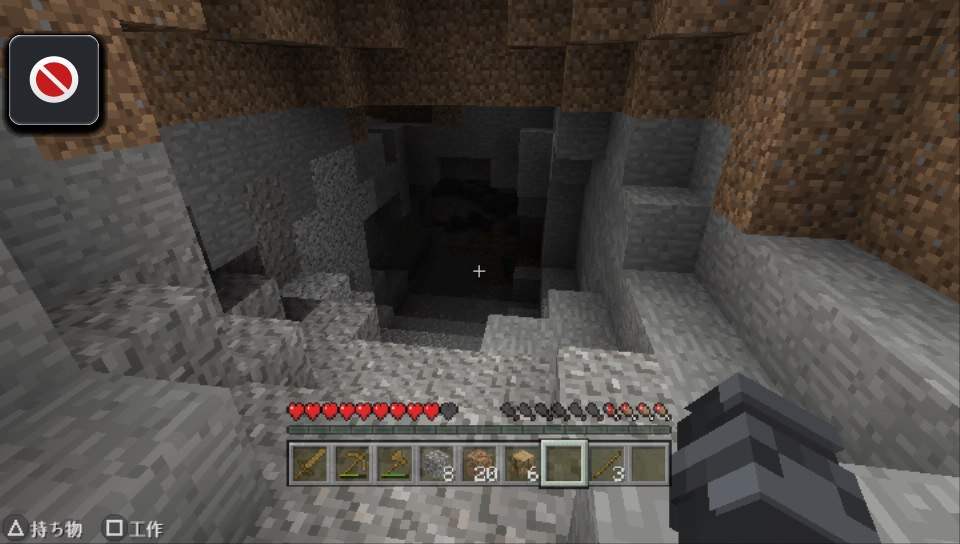Viewport: 960px width, 544px height.
Task: Switch to the dirt block stack of 20
Action: tap(480, 463)
